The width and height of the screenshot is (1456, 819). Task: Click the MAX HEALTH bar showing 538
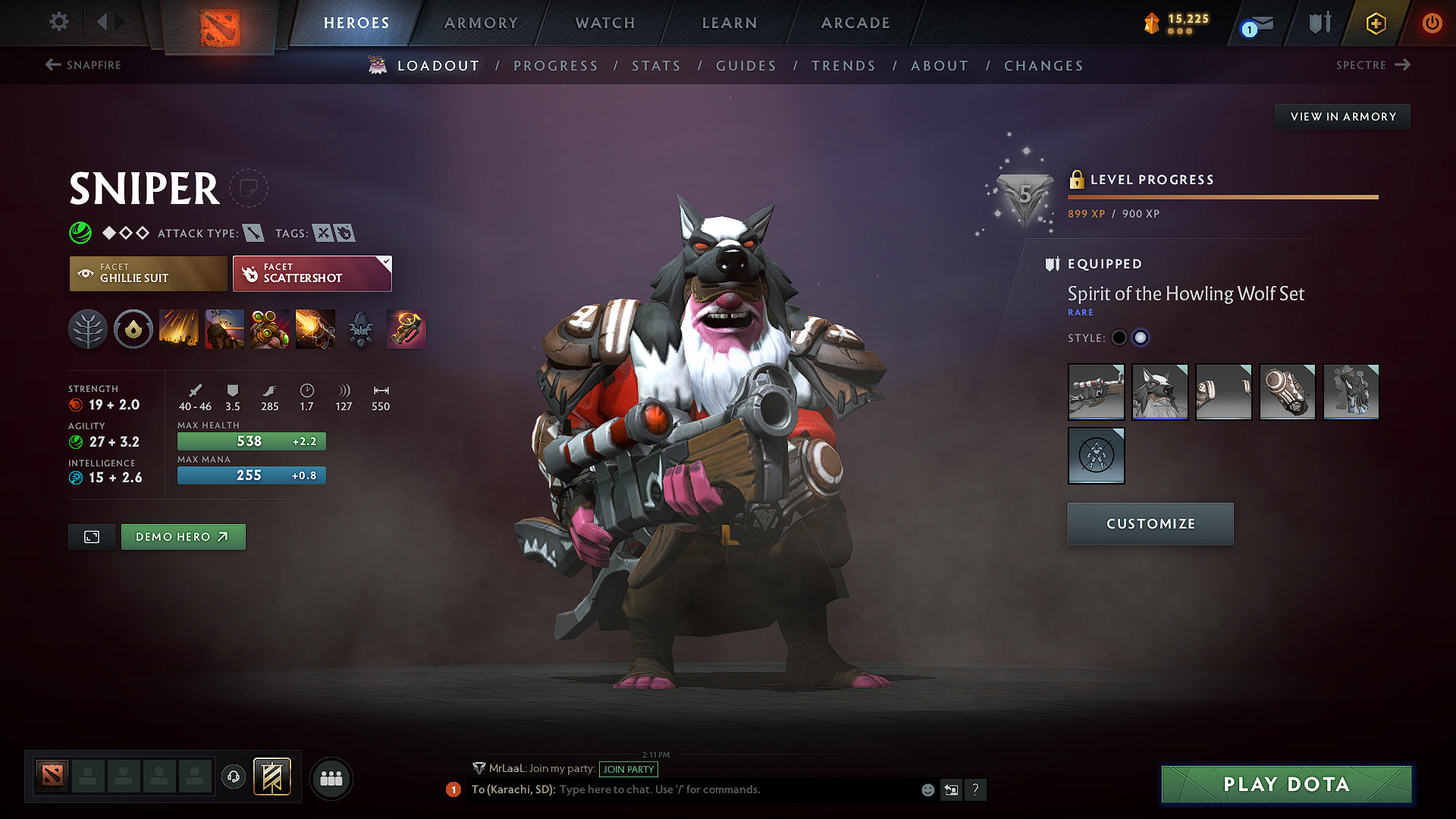coord(252,441)
